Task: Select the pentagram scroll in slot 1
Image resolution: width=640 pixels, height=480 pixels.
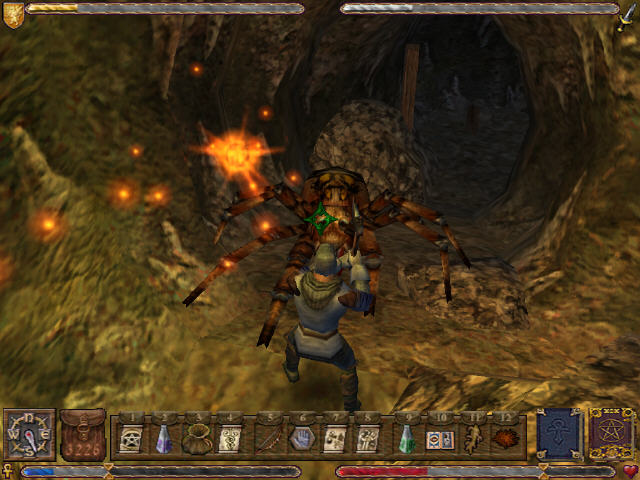Action: point(130,438)
